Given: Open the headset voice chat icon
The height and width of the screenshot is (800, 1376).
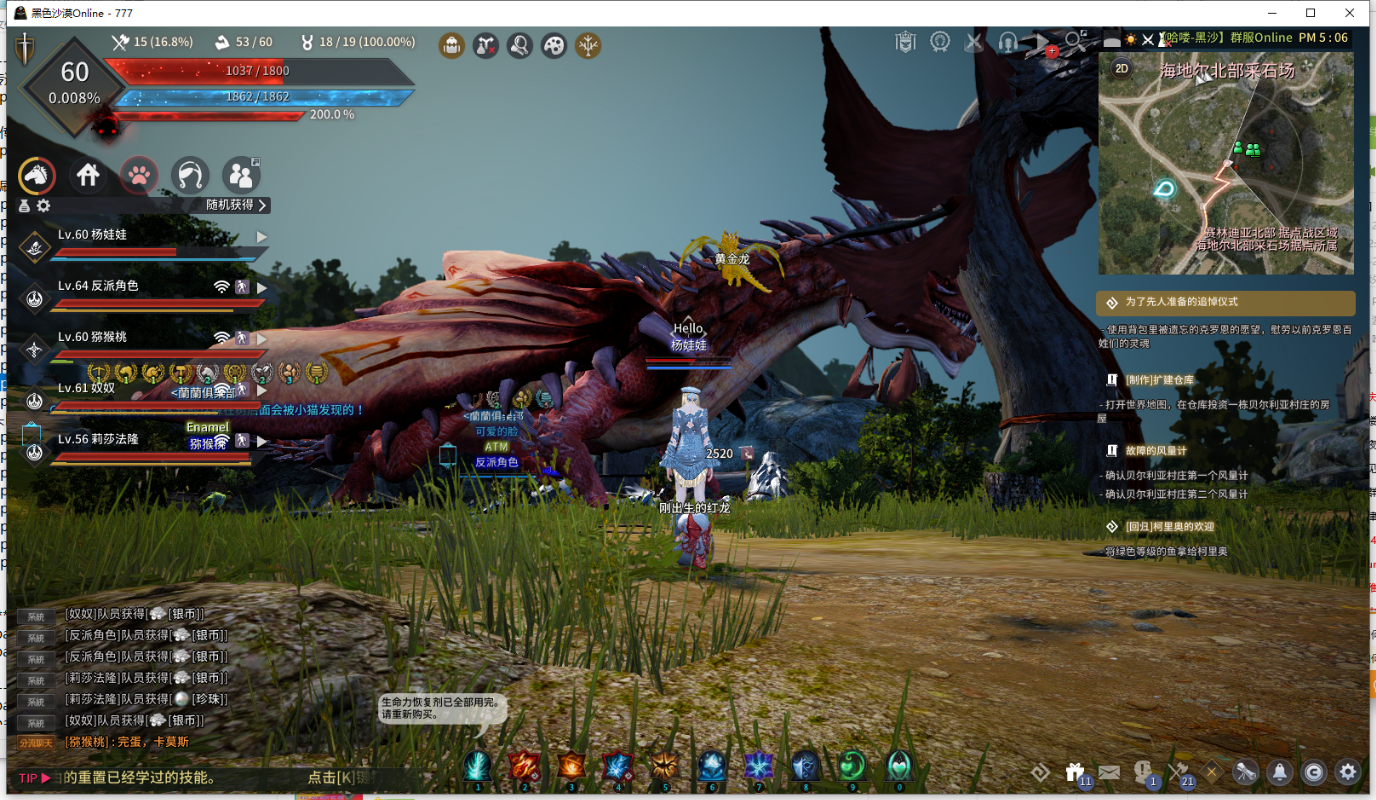Looking at the screenshot, I should [1007, 43].
